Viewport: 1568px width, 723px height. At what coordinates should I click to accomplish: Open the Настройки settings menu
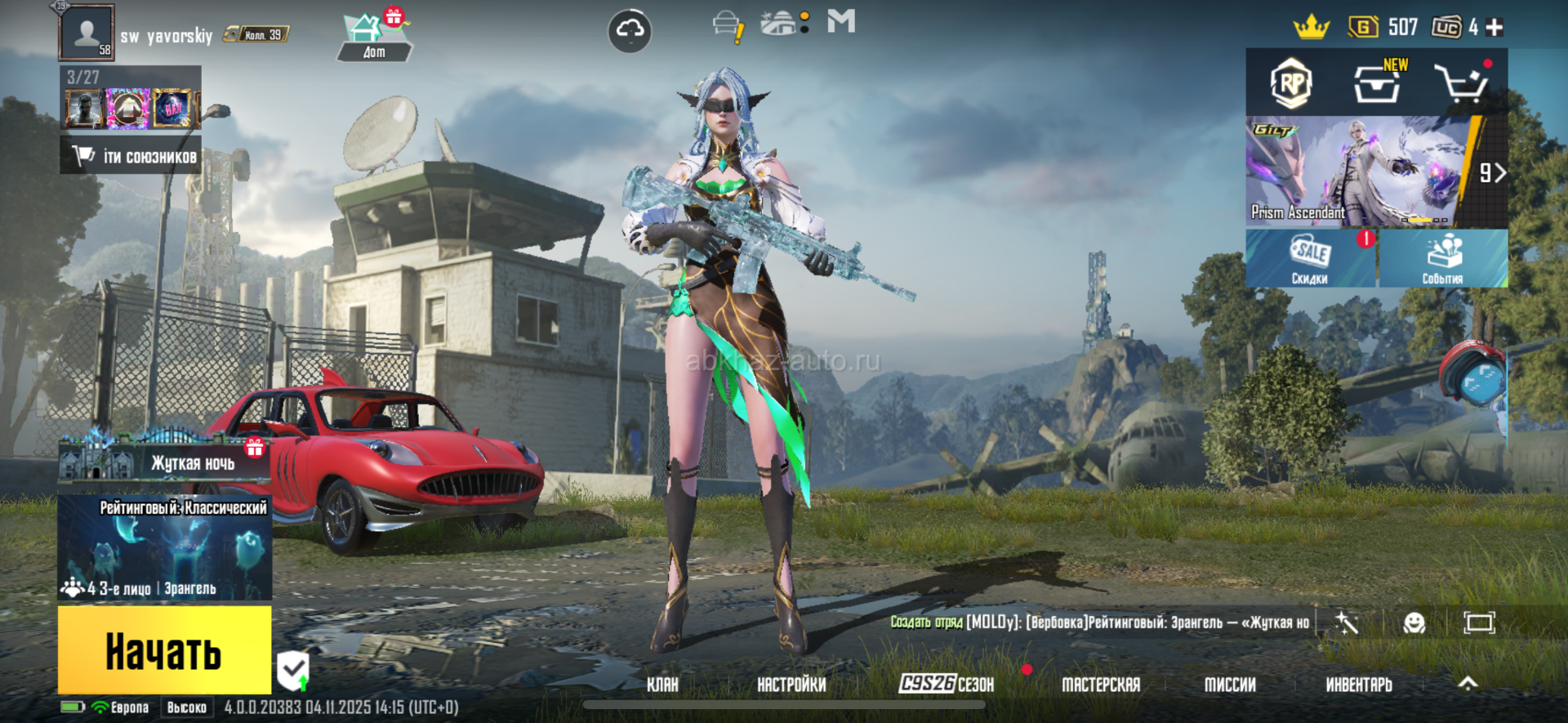[x=791, y=685]
